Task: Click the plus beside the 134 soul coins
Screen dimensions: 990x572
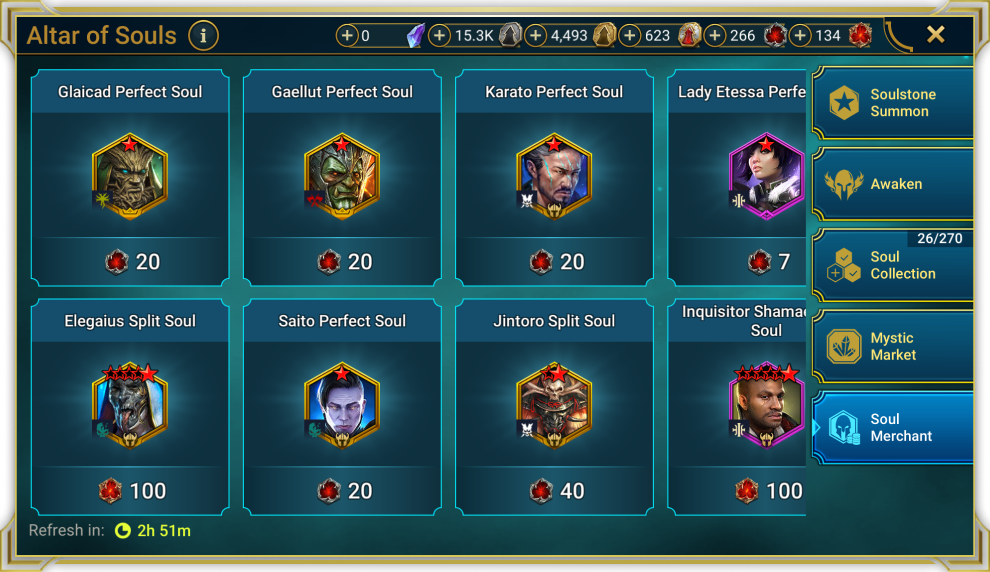Action: [801, 36]
